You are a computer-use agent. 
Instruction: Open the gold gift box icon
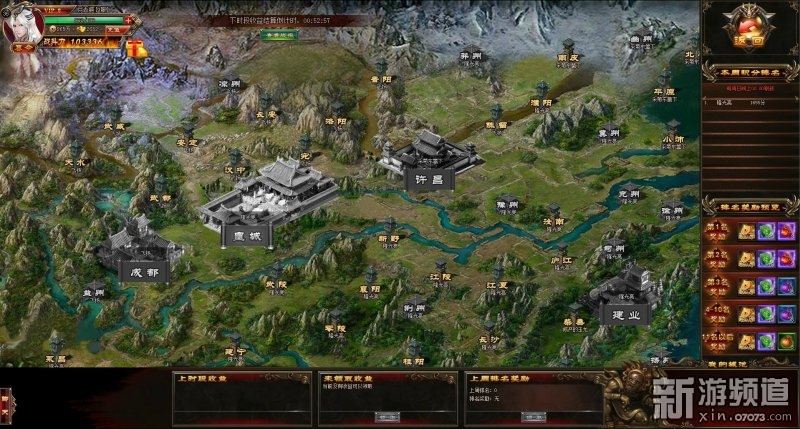(135, 45)
